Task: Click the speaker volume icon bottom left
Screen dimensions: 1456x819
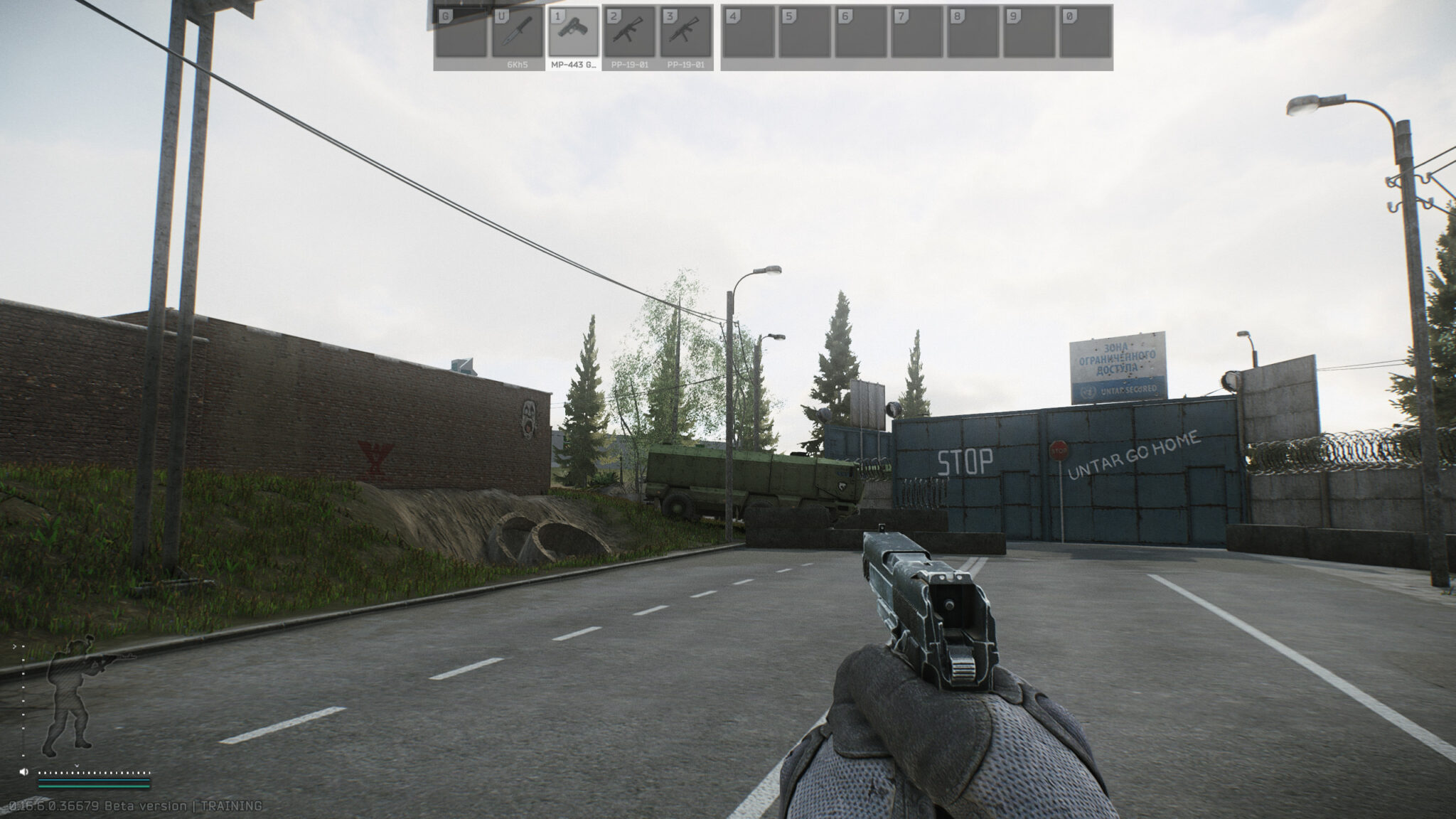Action: tap(24, 771)
